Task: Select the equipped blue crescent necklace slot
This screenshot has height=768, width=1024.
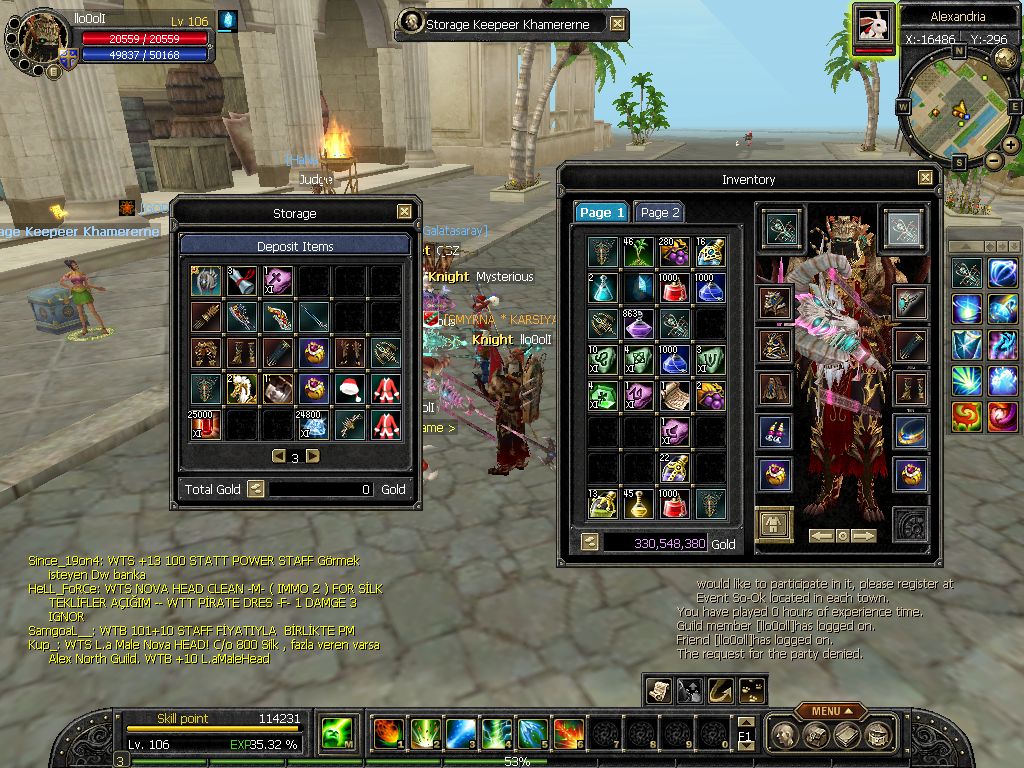Action: coord(910,432)
